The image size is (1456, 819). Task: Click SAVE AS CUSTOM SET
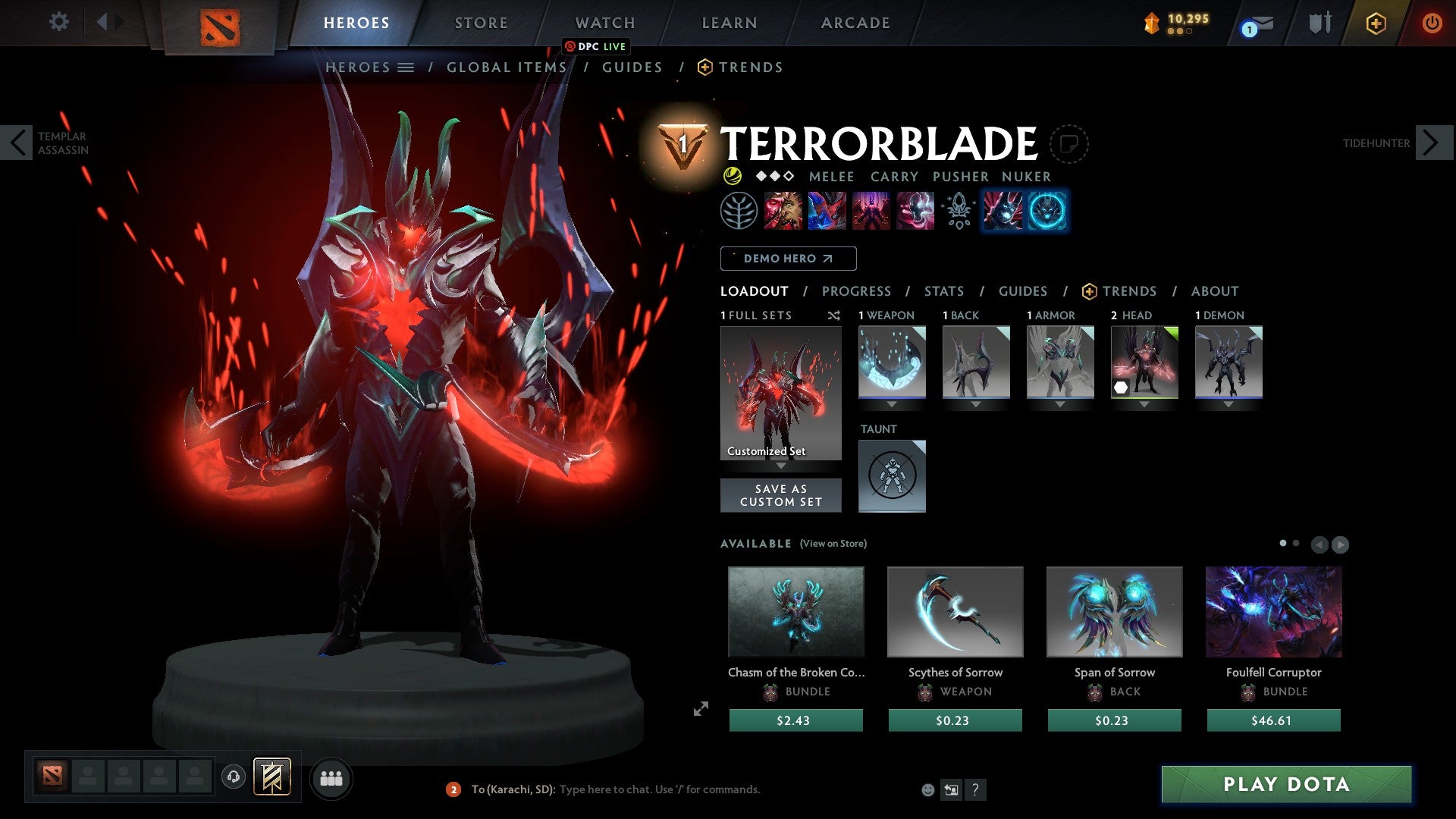click(780, 495)
